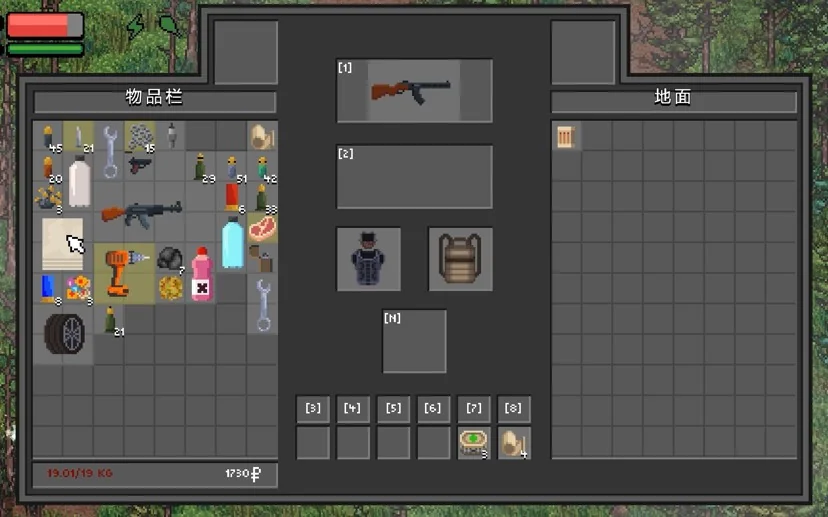Select the equipped backpack slot
Screen dimensions: 828x517
coord(460,260)
